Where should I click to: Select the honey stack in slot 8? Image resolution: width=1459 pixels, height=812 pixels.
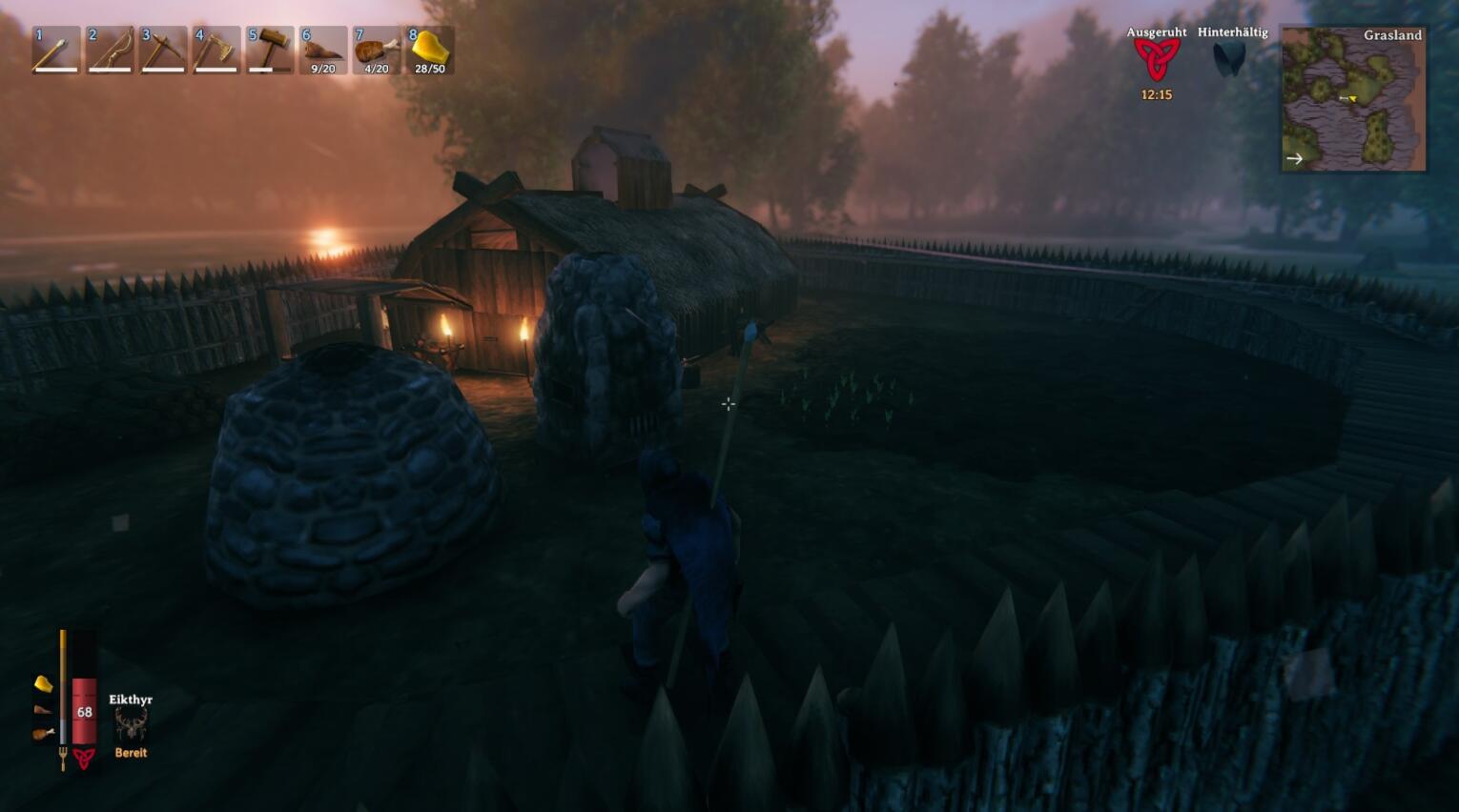tap(429, 51)
